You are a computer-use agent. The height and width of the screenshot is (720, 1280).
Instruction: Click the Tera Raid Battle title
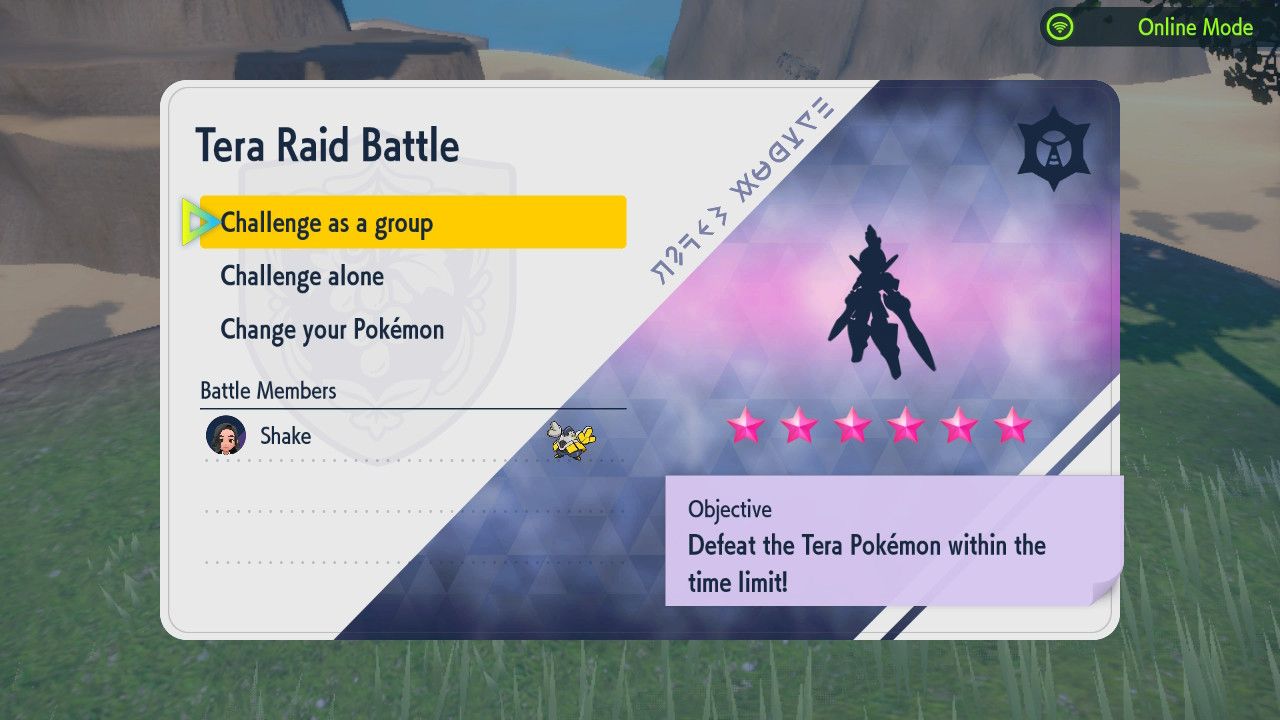[330, 145]
